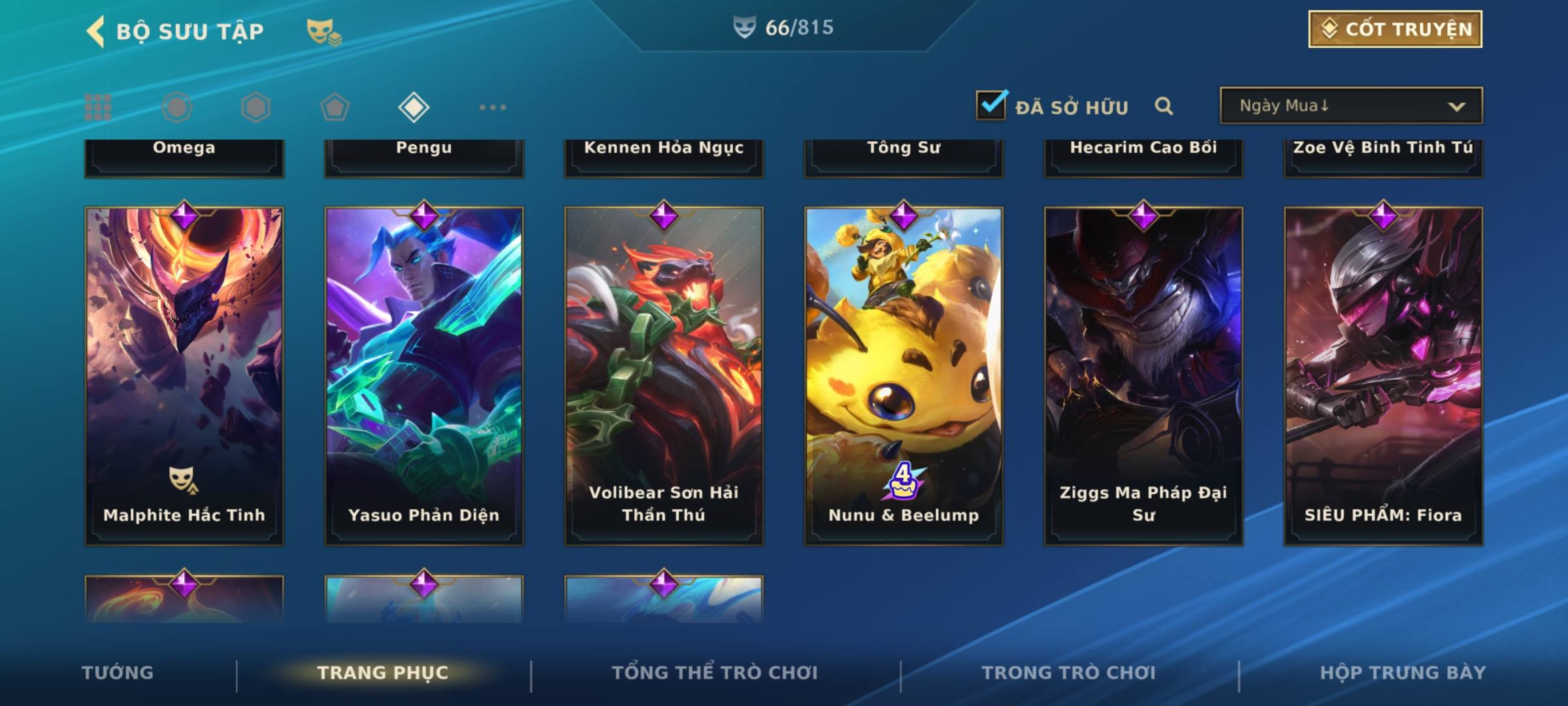
Task: Open the skin search magnifier
Action: coord(1164,106)
